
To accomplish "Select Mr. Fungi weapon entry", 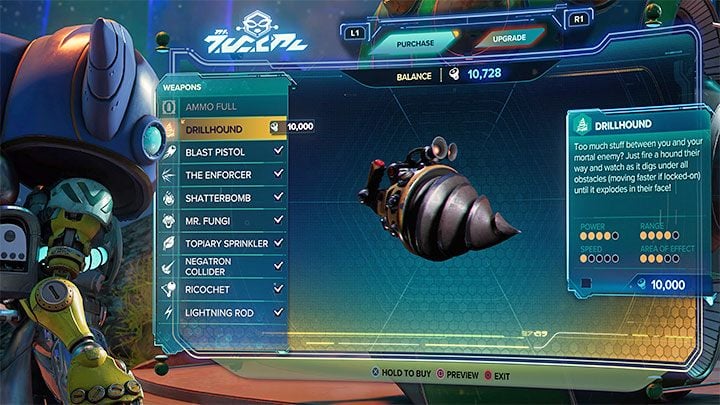I will 220,220.
